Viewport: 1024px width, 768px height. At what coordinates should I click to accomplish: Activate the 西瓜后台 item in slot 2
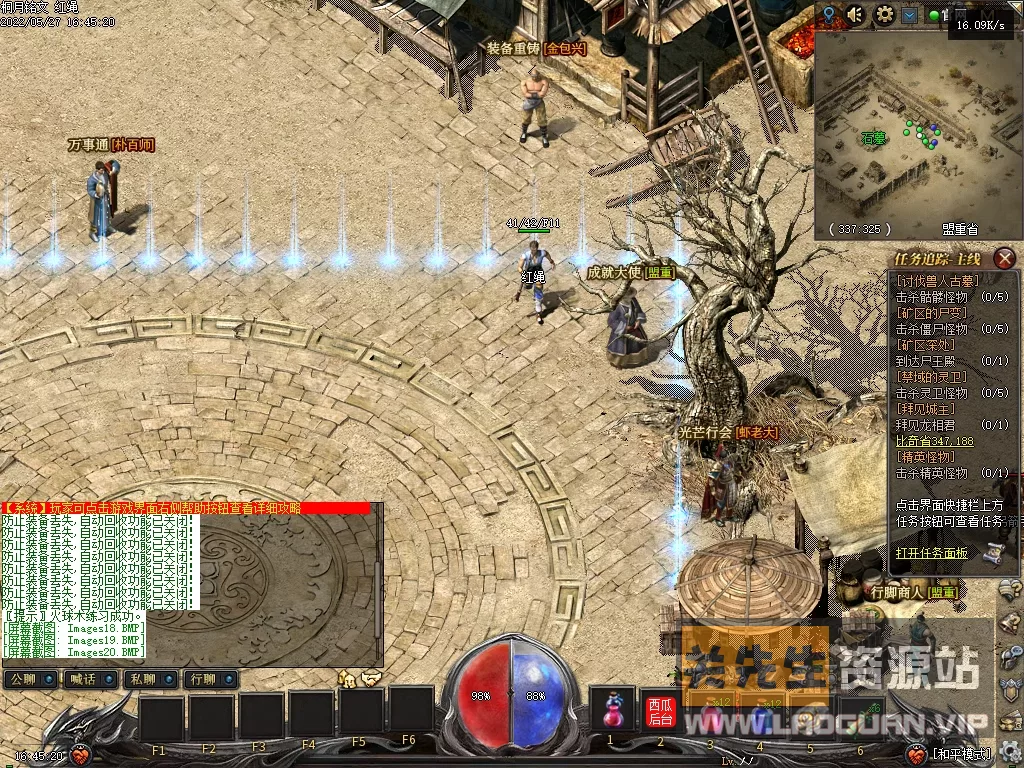click(x=660, y=711)
